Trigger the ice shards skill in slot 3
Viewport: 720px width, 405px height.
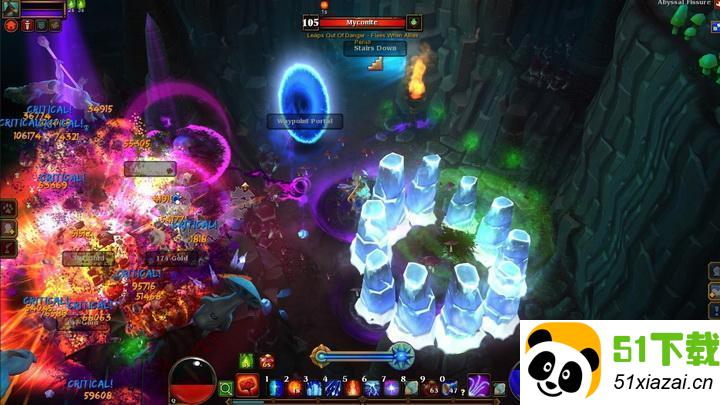[x=314, y=386]
